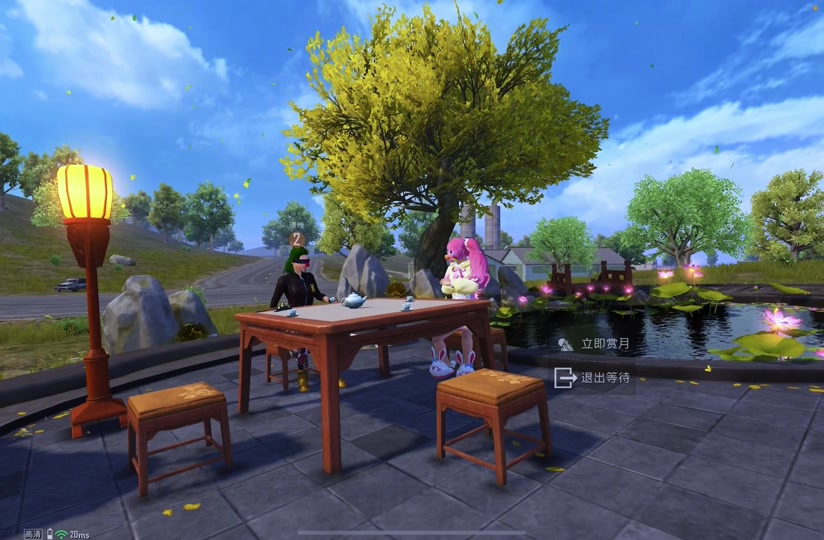Choose 立即赏月 to start moon viewing

(x=595, y=344)
